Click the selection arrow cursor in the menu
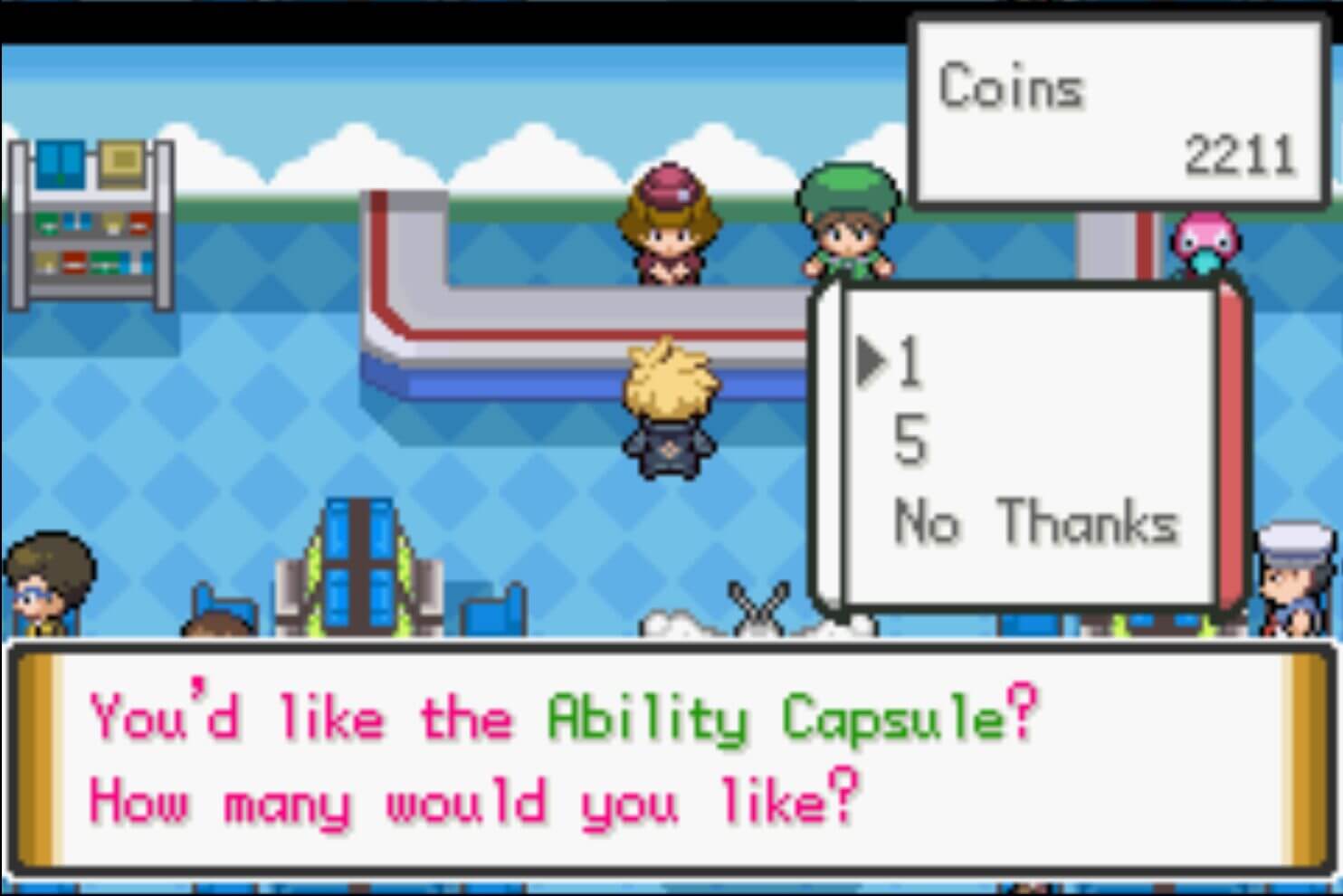This screenshot has height=896, width=1343. [x=872, y=360]
